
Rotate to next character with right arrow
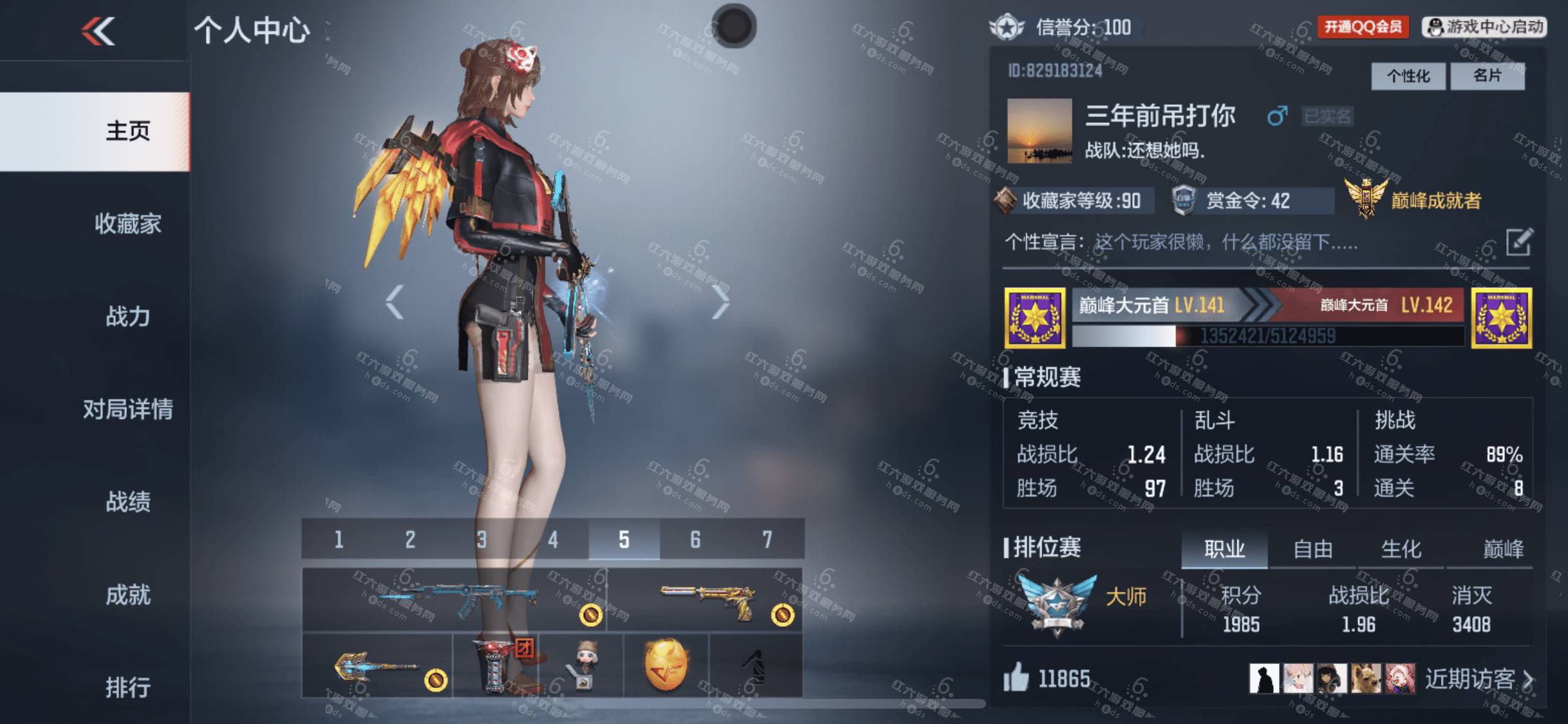pyautogui.click(x=720, y=302)
